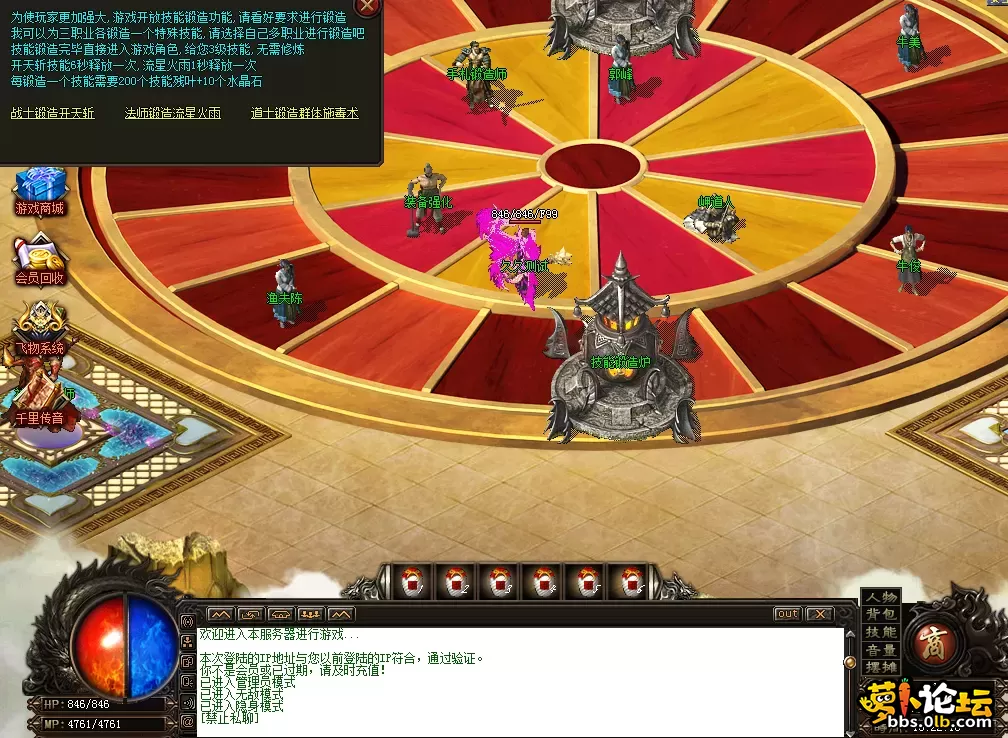Screen dimensions: 1008x738
Task: Open the 音量 volume settings
Action: 881,650
